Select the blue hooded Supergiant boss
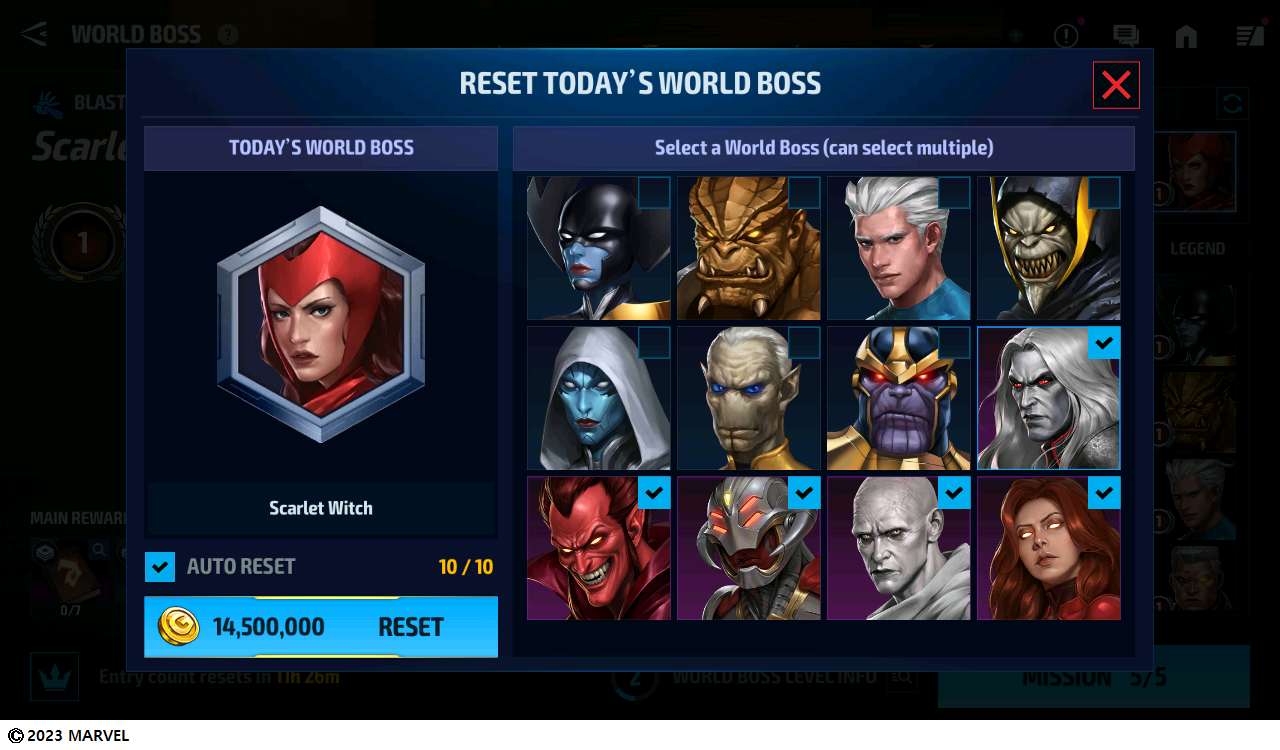Image resolution: width=1280 pixels, height=750 pixels. 598,398
